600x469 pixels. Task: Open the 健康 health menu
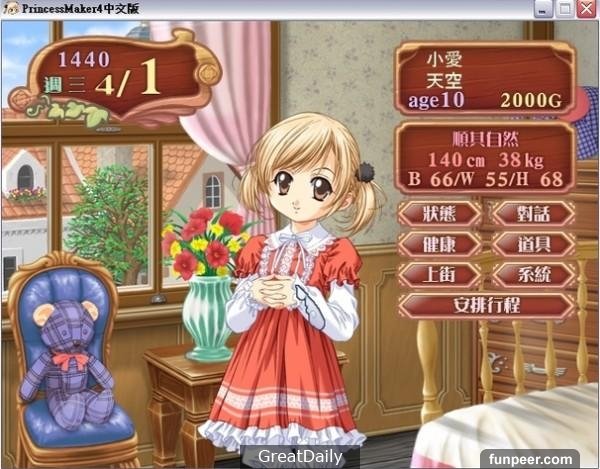(x=439, y=244)
